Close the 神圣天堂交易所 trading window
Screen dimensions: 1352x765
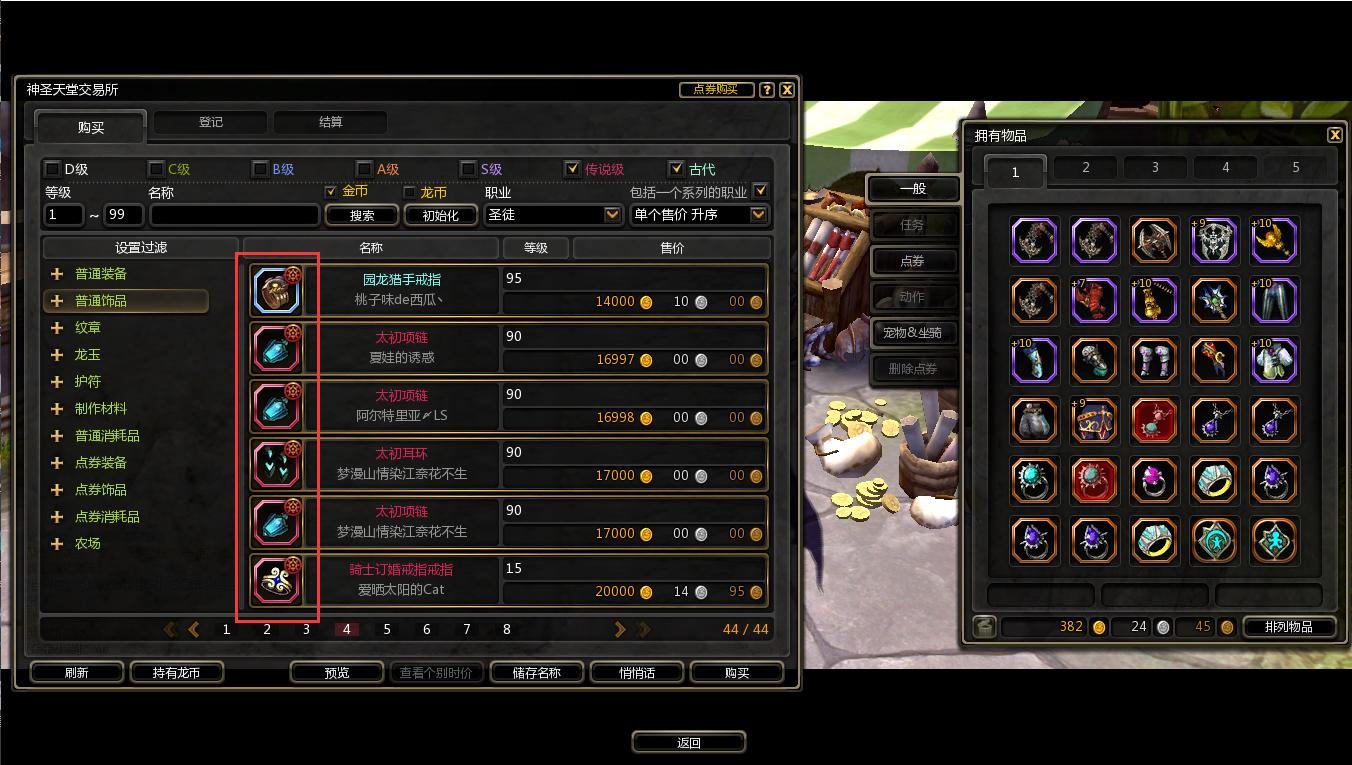tap(787, 90)
